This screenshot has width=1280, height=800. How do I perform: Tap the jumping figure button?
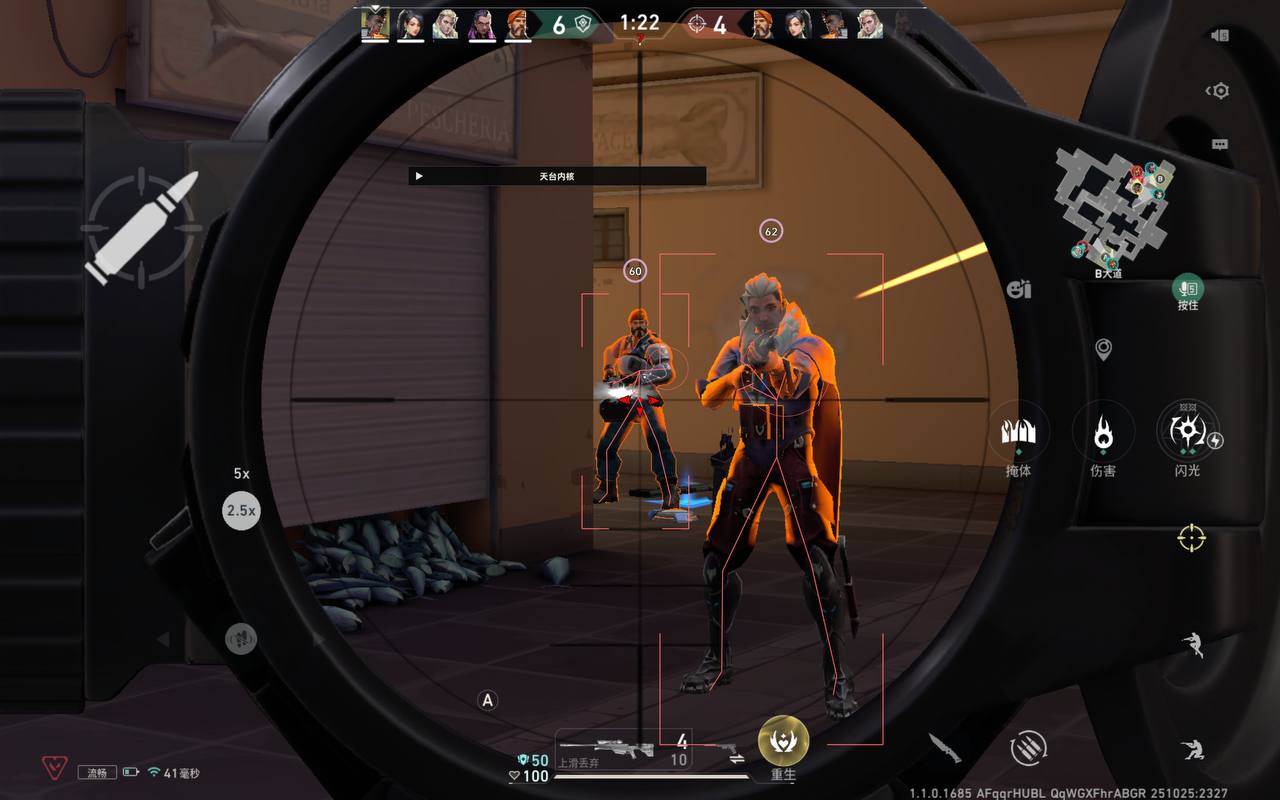[x=1192, y=645]
